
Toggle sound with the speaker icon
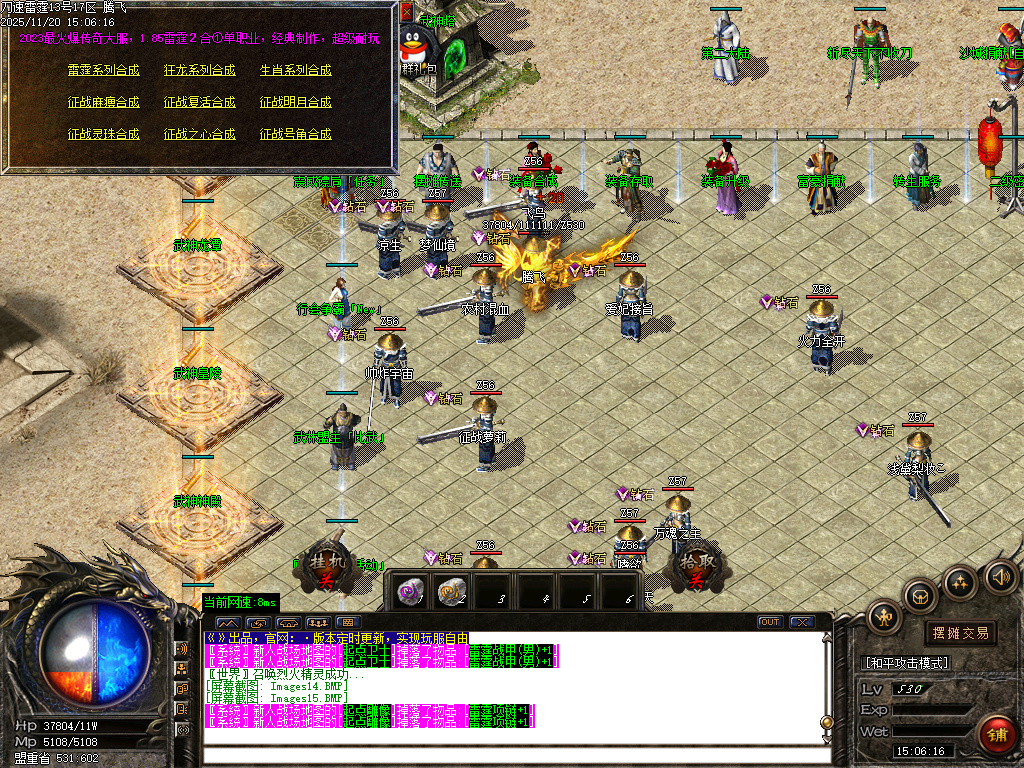point(1001,576)
